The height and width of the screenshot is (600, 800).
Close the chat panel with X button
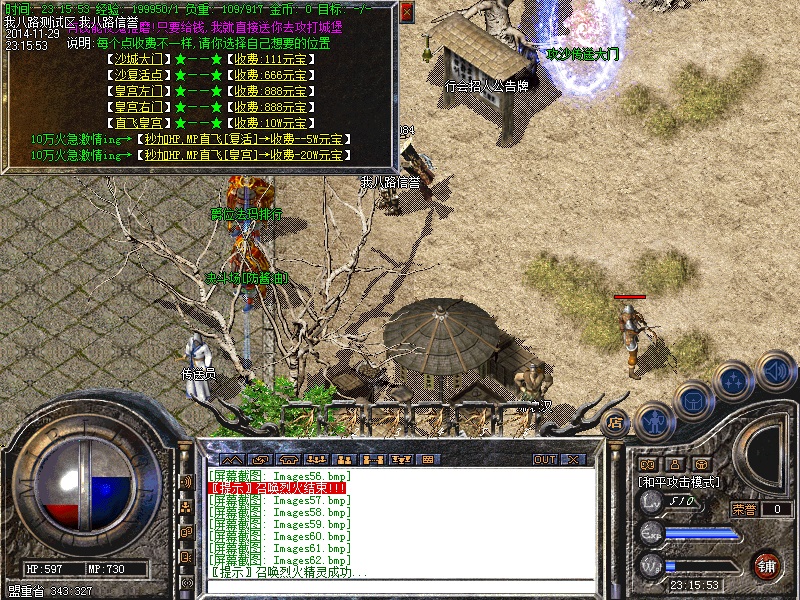[573, 460]
